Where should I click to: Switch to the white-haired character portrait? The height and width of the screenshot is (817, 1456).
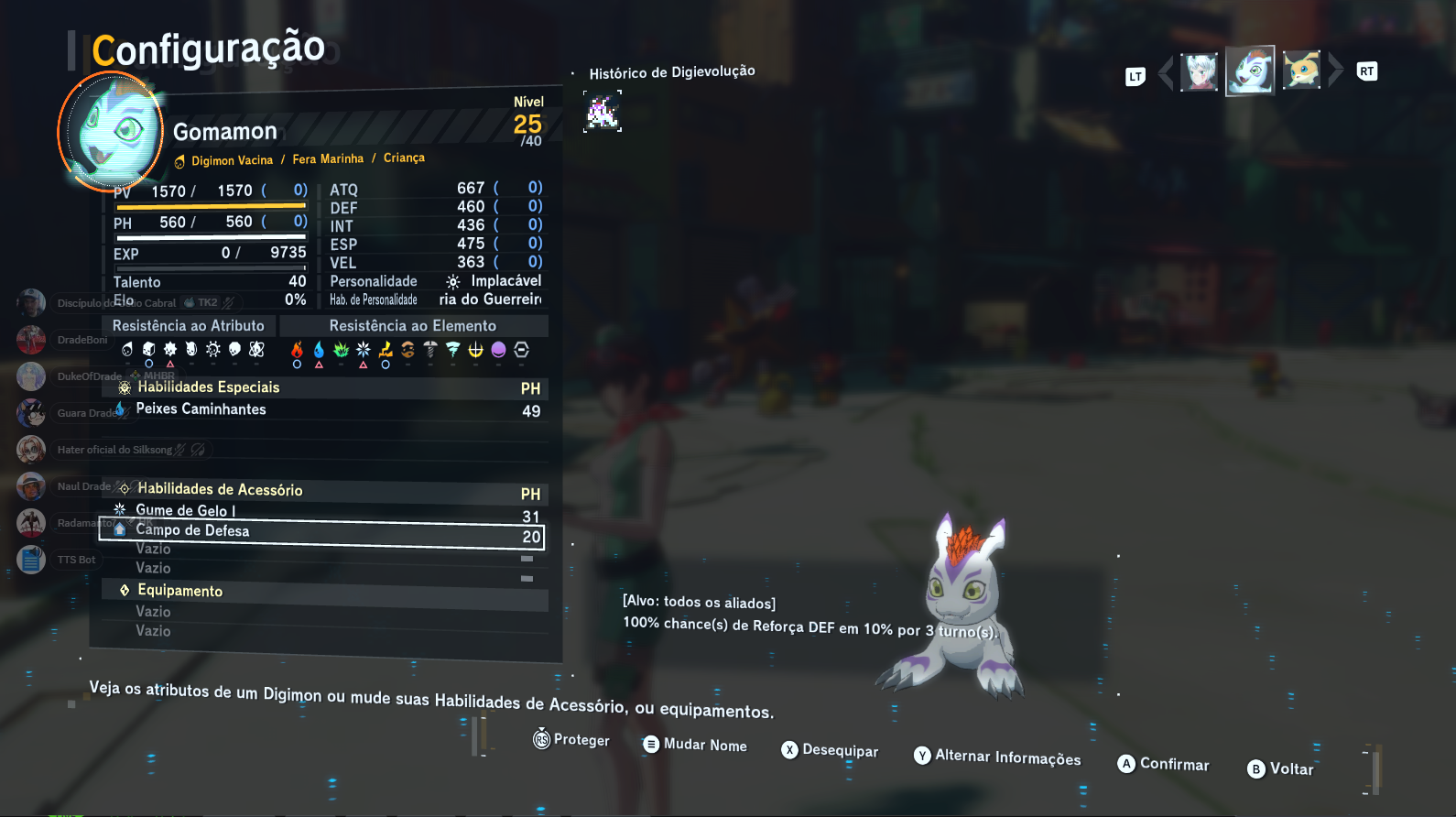click(1199, 71)
